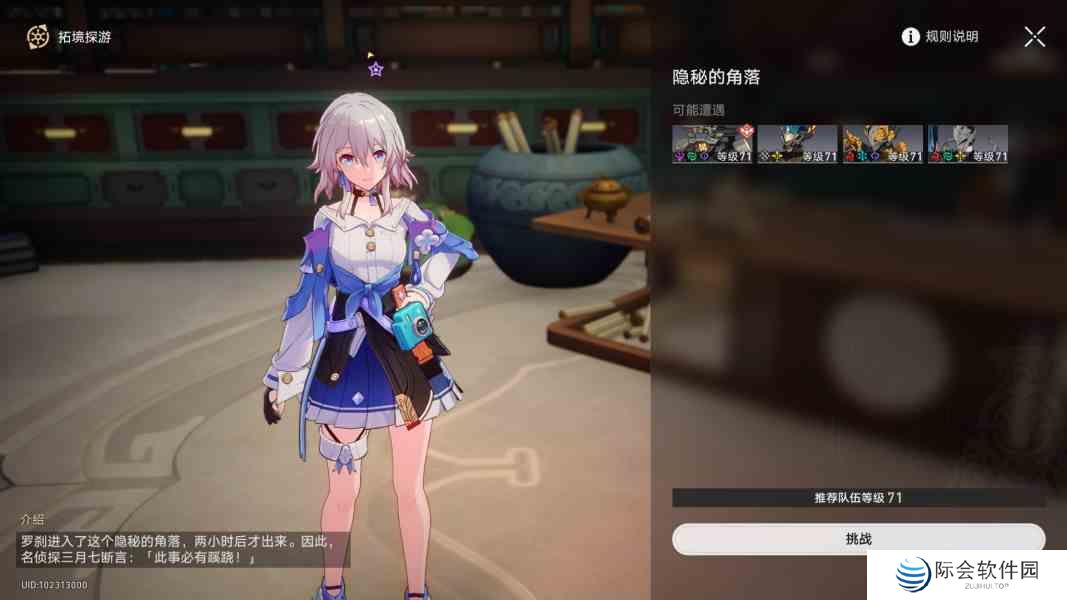Close the 隐秘的角落 challenge screen
The height and width of the screenshot is (600, 1067).
click(x=1034, y=37)
